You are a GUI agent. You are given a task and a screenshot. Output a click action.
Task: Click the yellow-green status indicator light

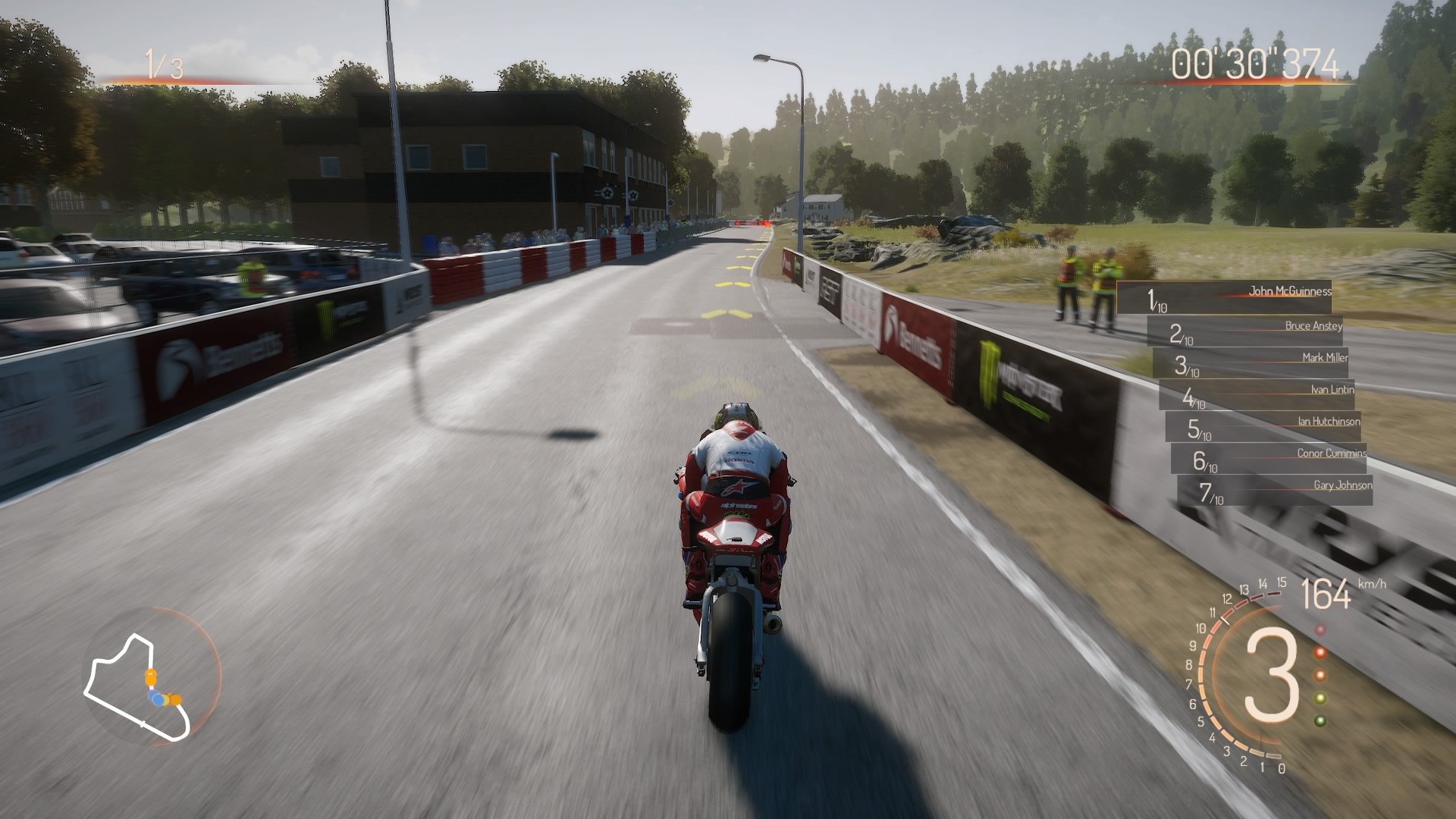pyautogui.click(x=1319, y=698)
